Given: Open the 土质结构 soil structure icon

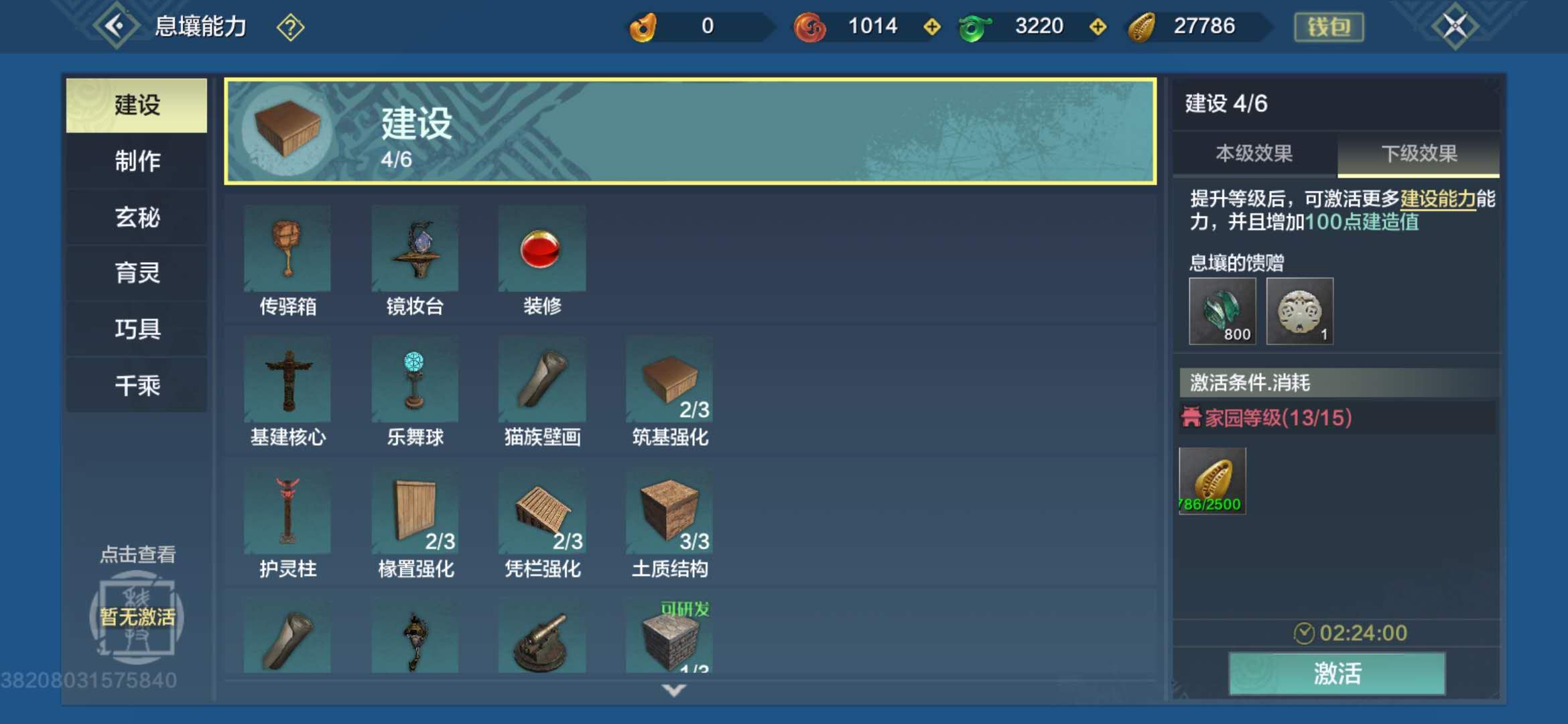Looking at the screenshot, I should [669, 511].
